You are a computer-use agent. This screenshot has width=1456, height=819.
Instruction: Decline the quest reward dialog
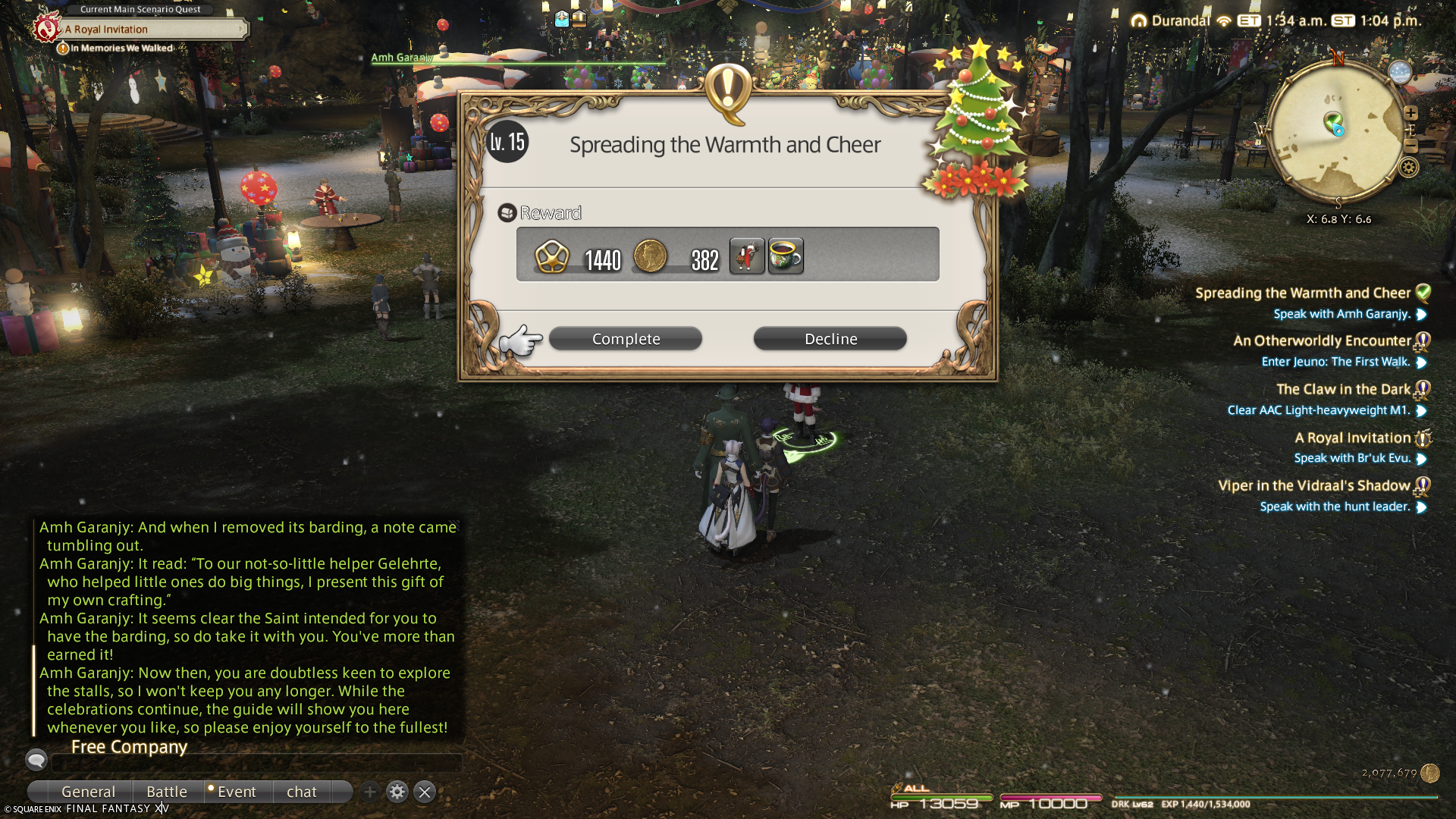pos(830,339)
